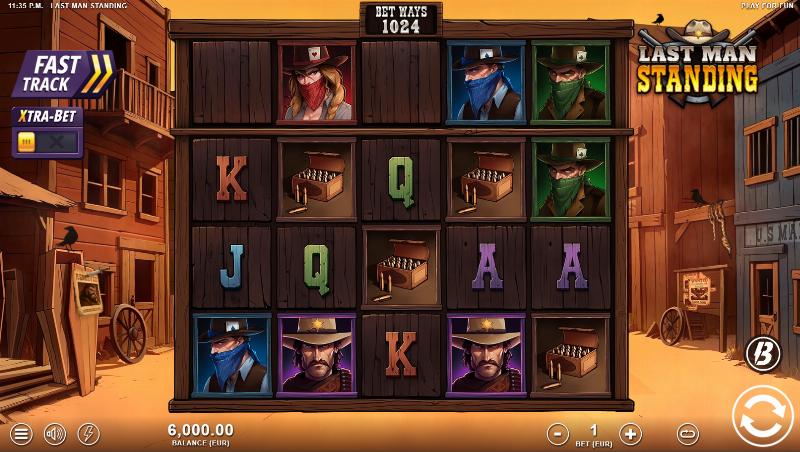
Task: Open autoplay options via the oval icon
Action: point(687,434)
